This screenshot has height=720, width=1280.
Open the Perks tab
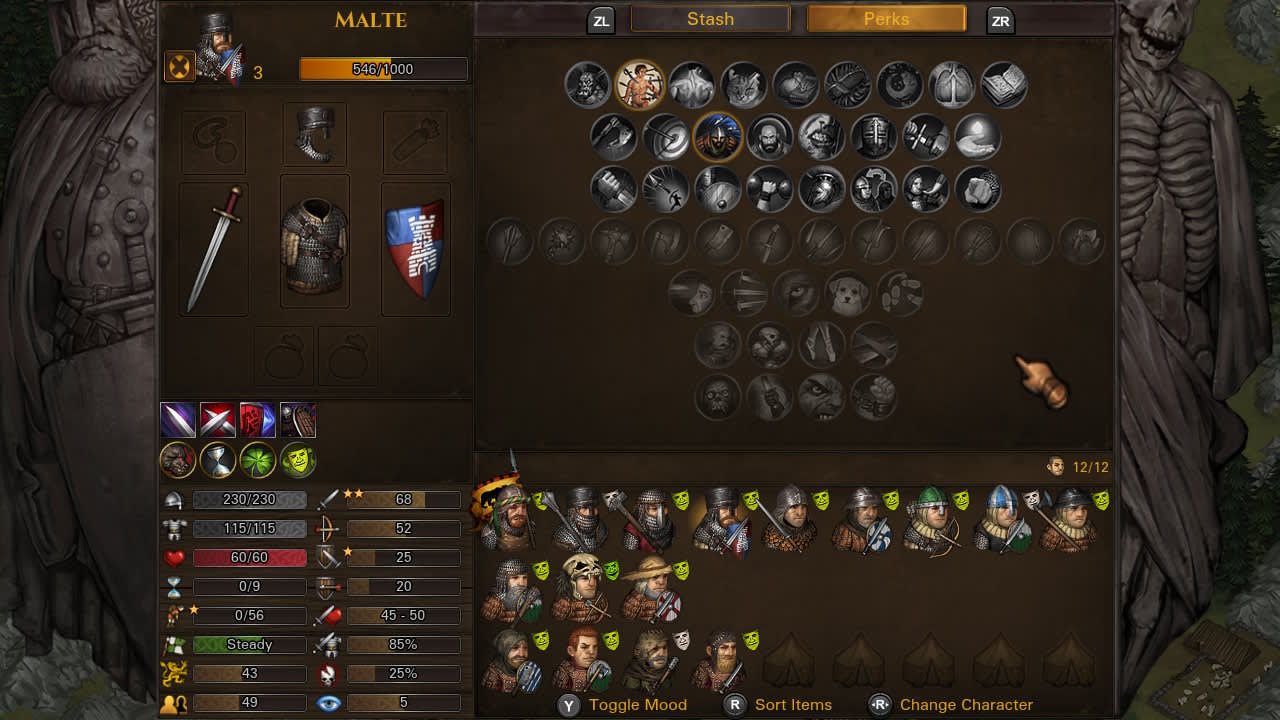point(884,18)
